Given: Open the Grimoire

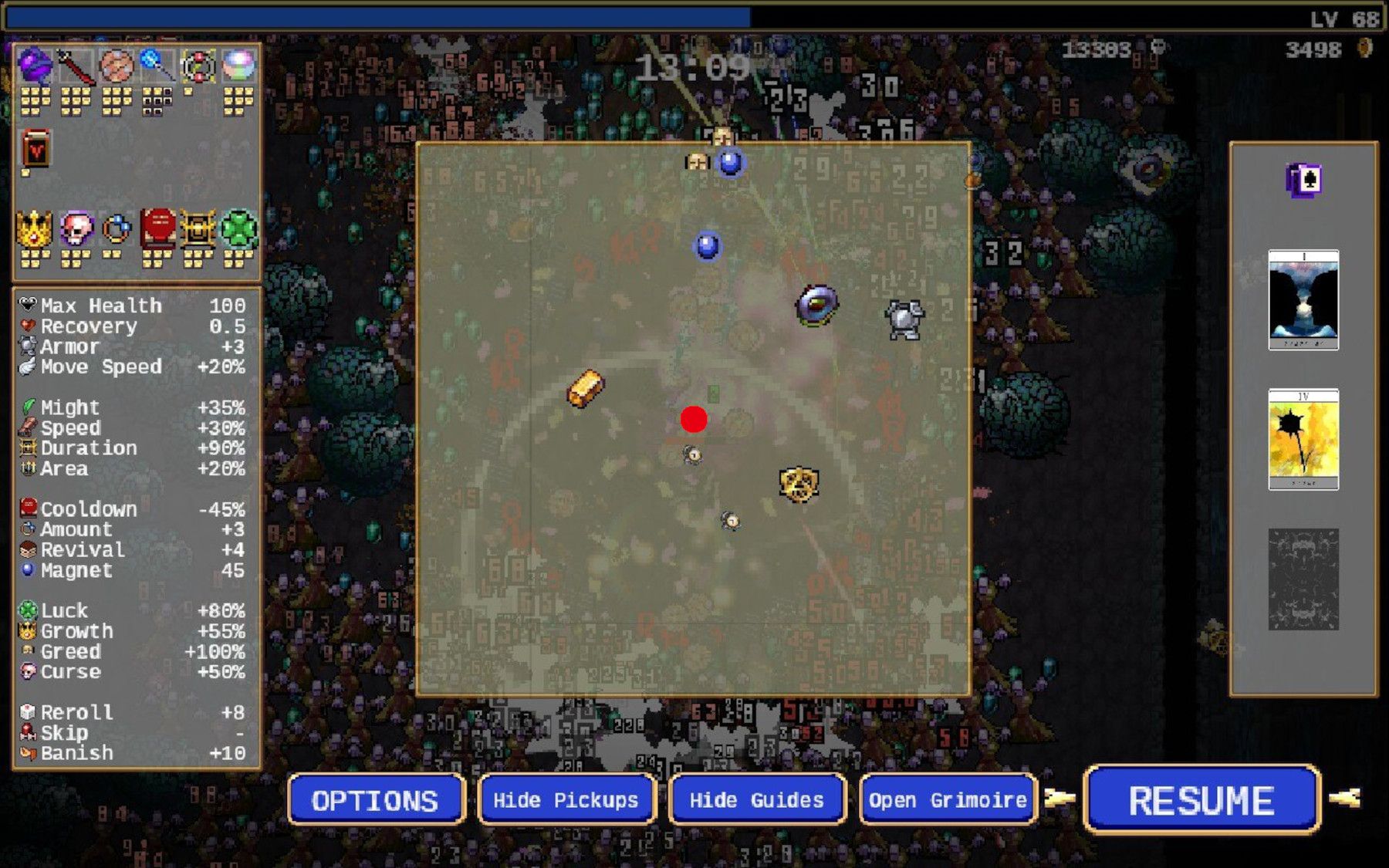Looking at the screenshot, I should (x=947, y=800).
